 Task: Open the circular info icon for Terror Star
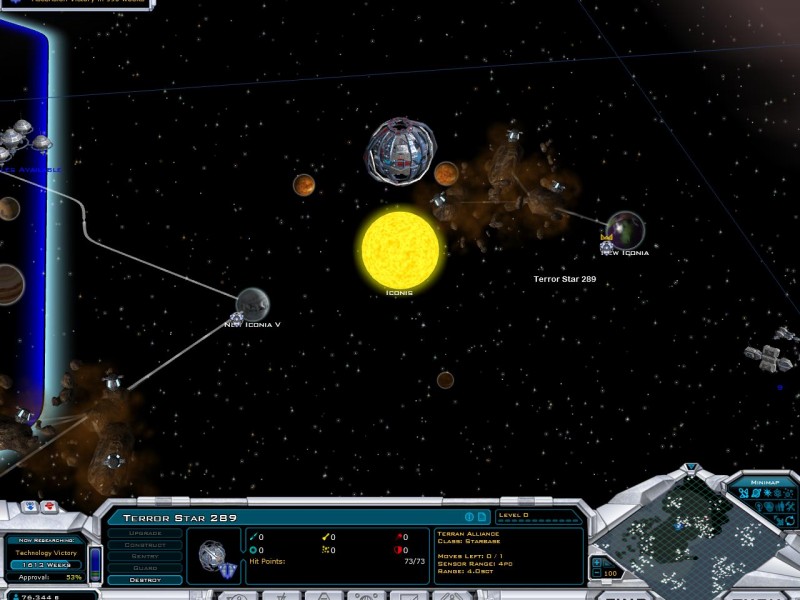click(x=469, y=517)
